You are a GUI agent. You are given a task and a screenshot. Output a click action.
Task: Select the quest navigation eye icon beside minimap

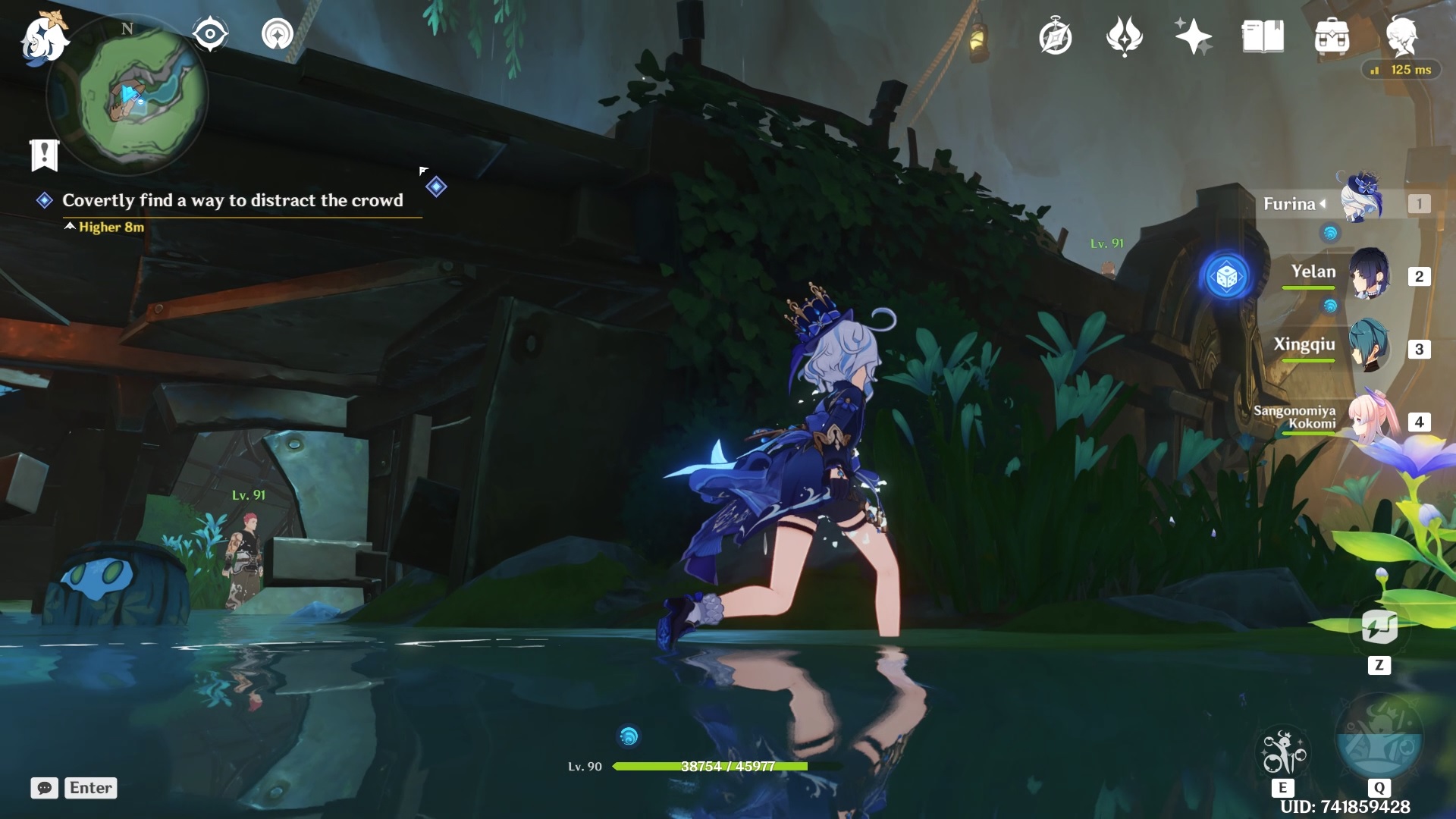tap(210, 33)
